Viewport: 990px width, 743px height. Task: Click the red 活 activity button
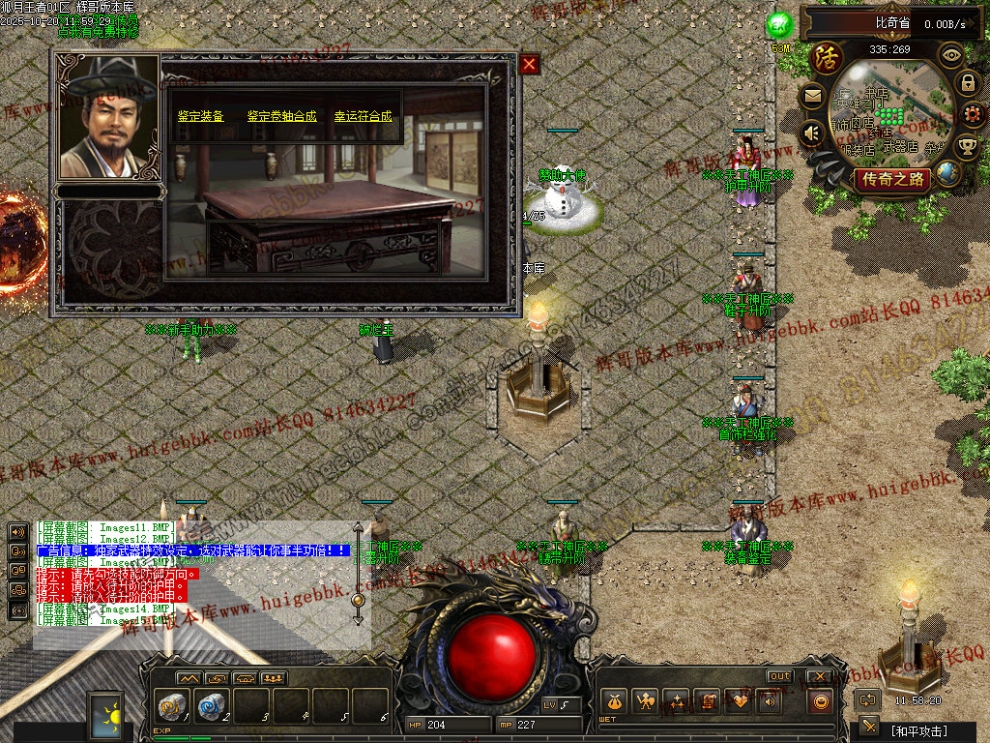pyautogui.click(x=826, y=56)
